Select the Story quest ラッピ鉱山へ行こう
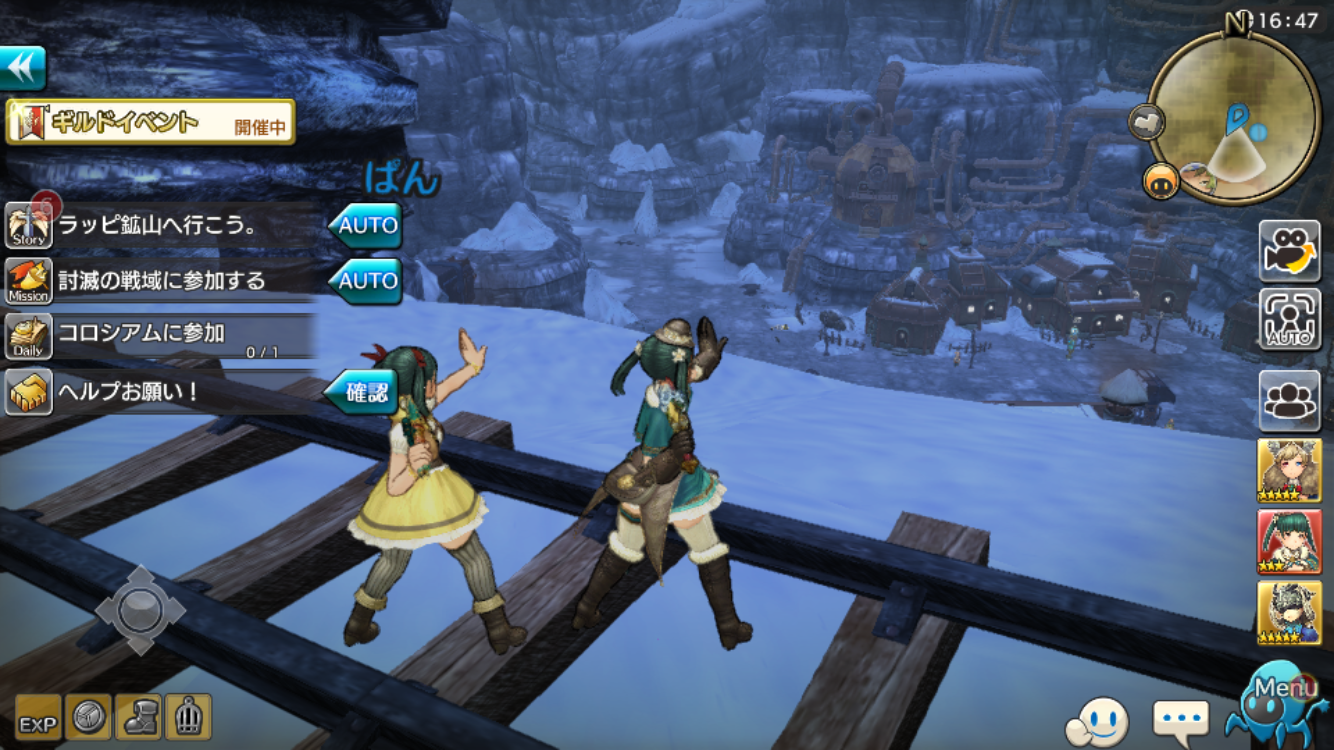This screenshot has height=750, width=1334. coord(160,226)
